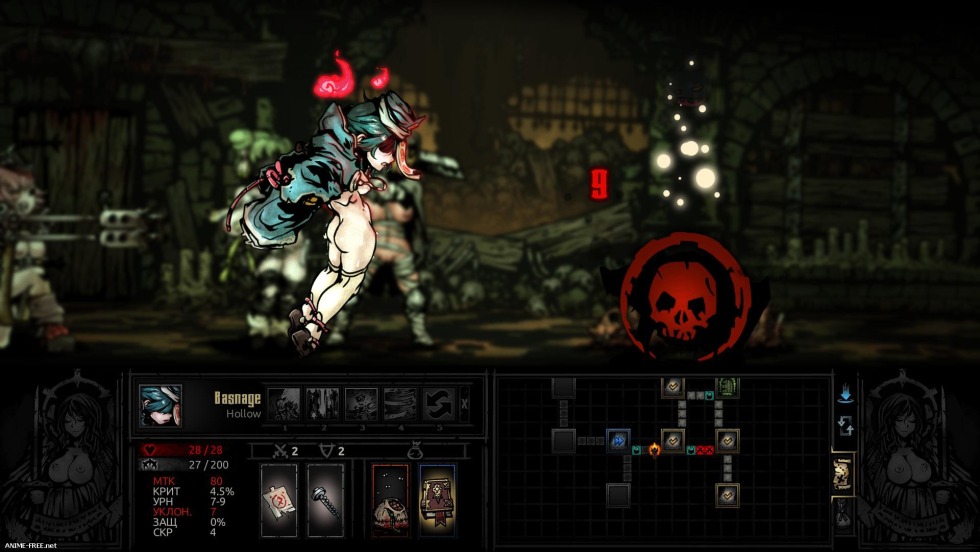This screenshot has height=552, width=980.
Task: Select the hero portrait of Basnage
Action: 160,406
